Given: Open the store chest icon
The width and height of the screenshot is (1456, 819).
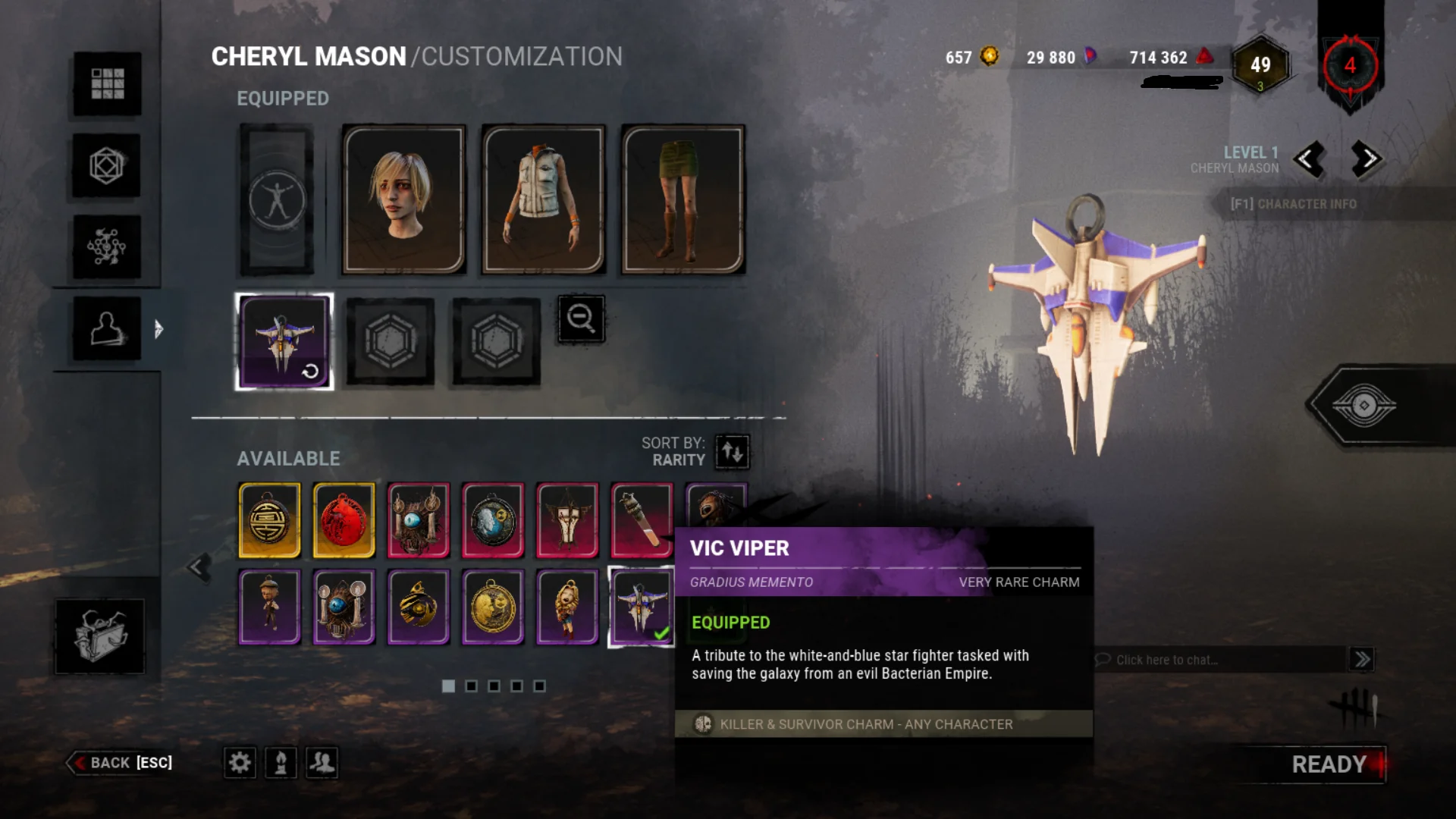Looking at the screenshot, I should pyautogui.click(x=99, y=636).
